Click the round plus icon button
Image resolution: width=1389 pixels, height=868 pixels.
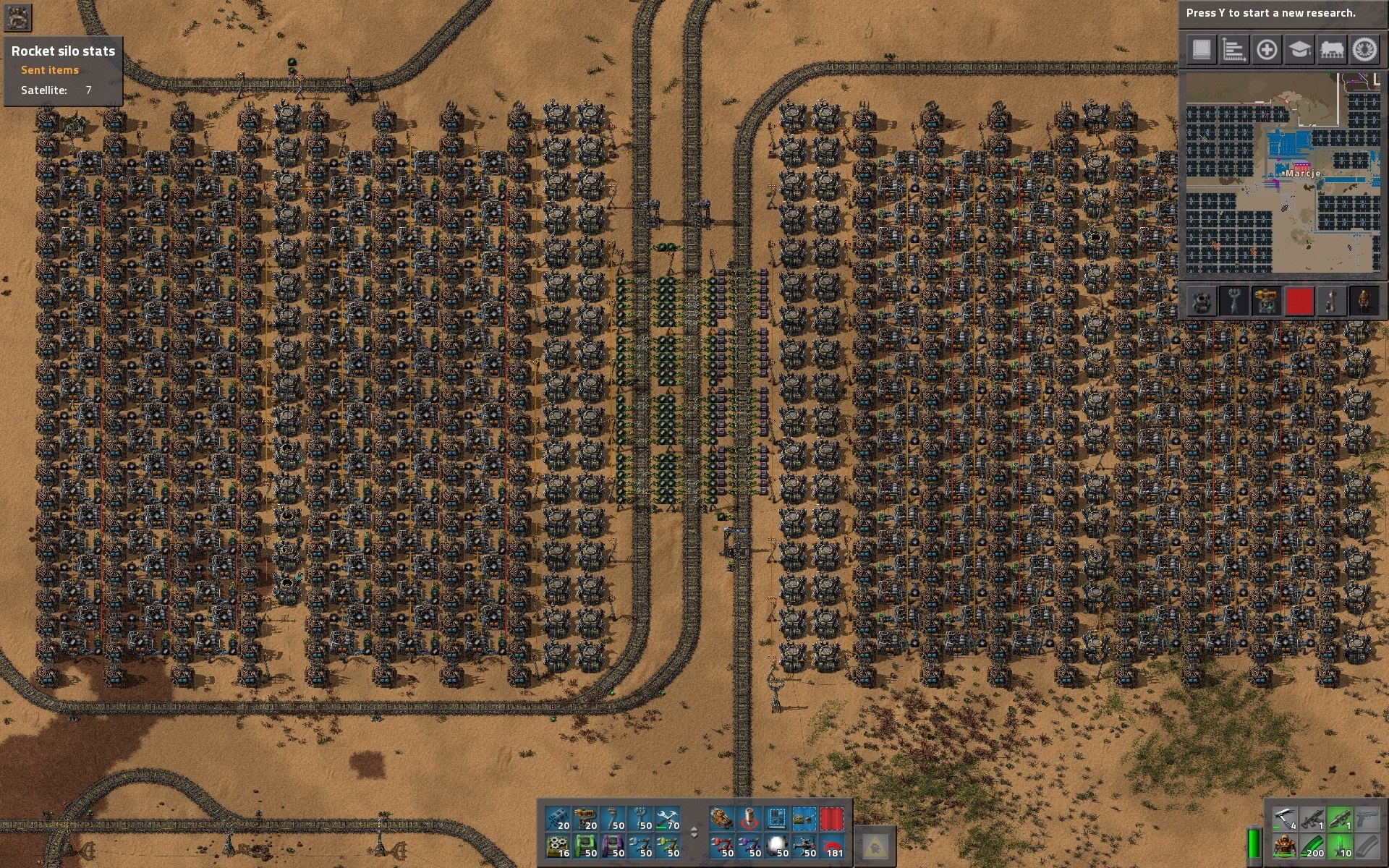[1267, 50]
